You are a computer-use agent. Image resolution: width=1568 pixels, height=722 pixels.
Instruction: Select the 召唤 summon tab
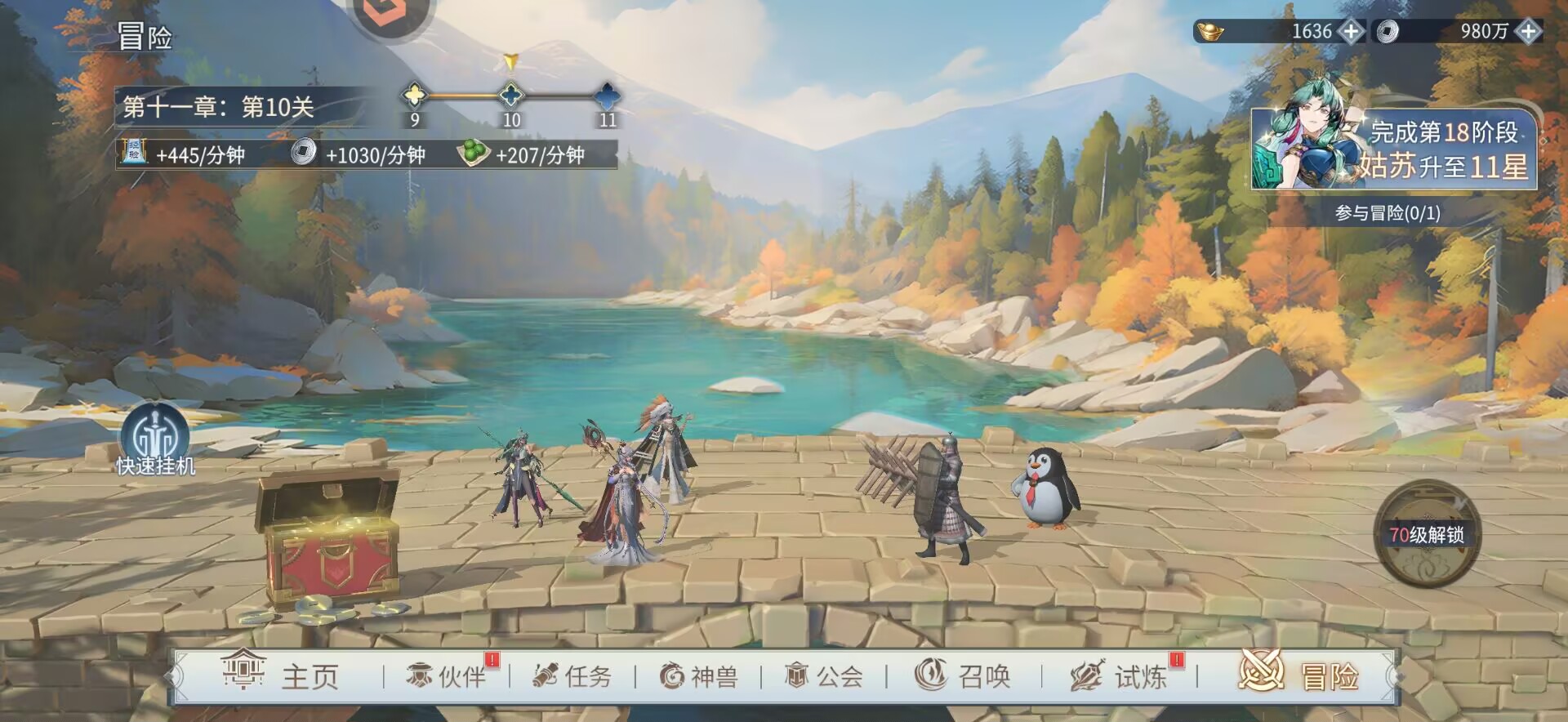point(963,676)
